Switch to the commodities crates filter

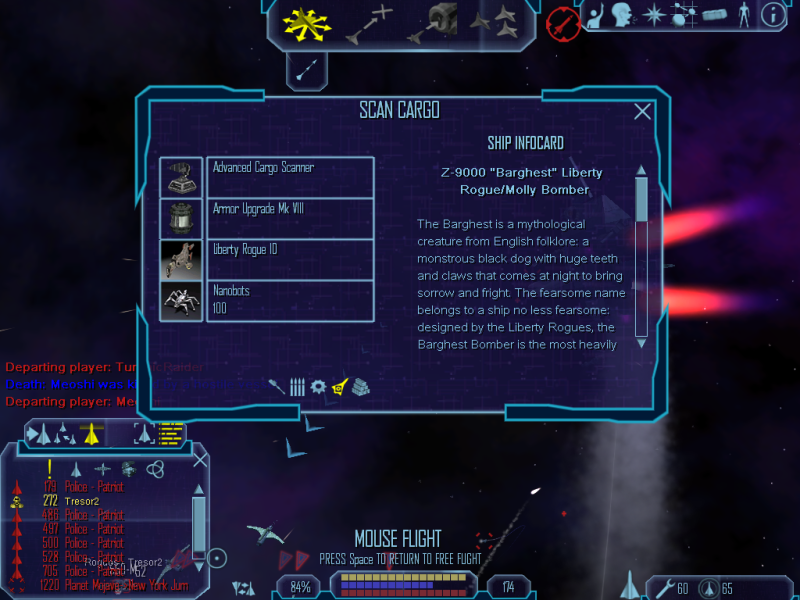[x=361, y=386]
